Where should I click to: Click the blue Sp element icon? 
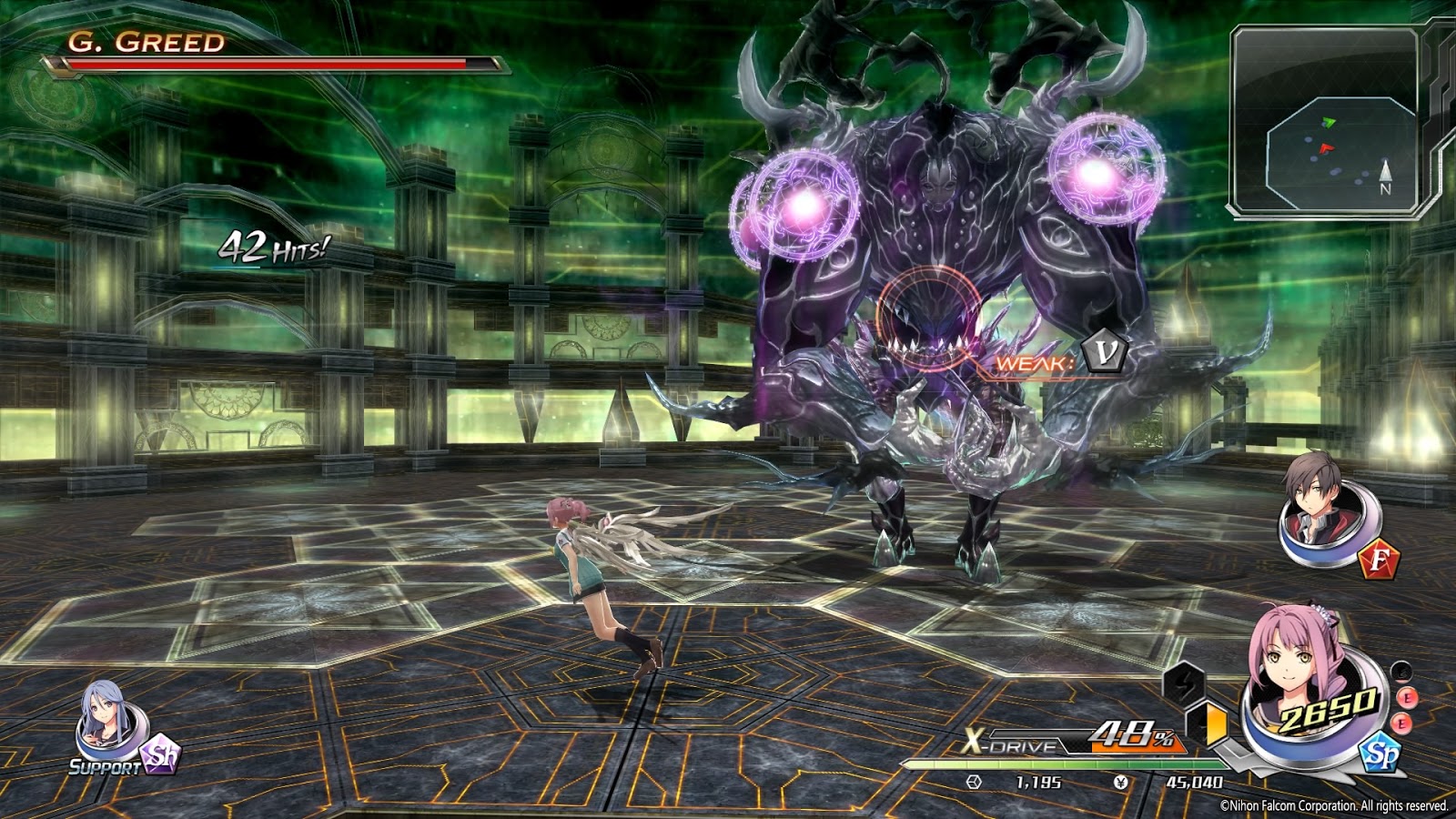[x=1380, y=753]
